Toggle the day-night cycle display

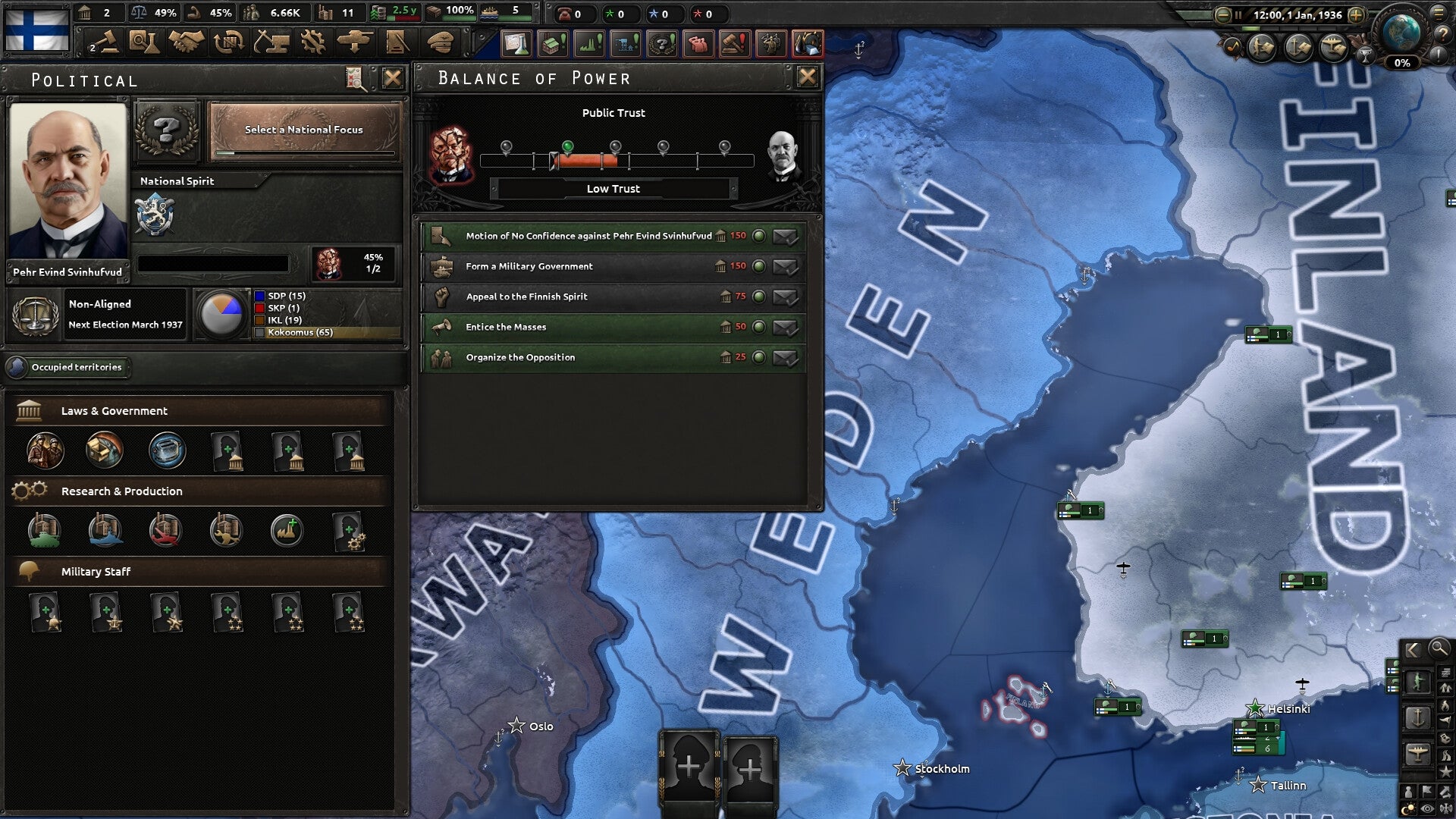click(x=1407, y=808)
